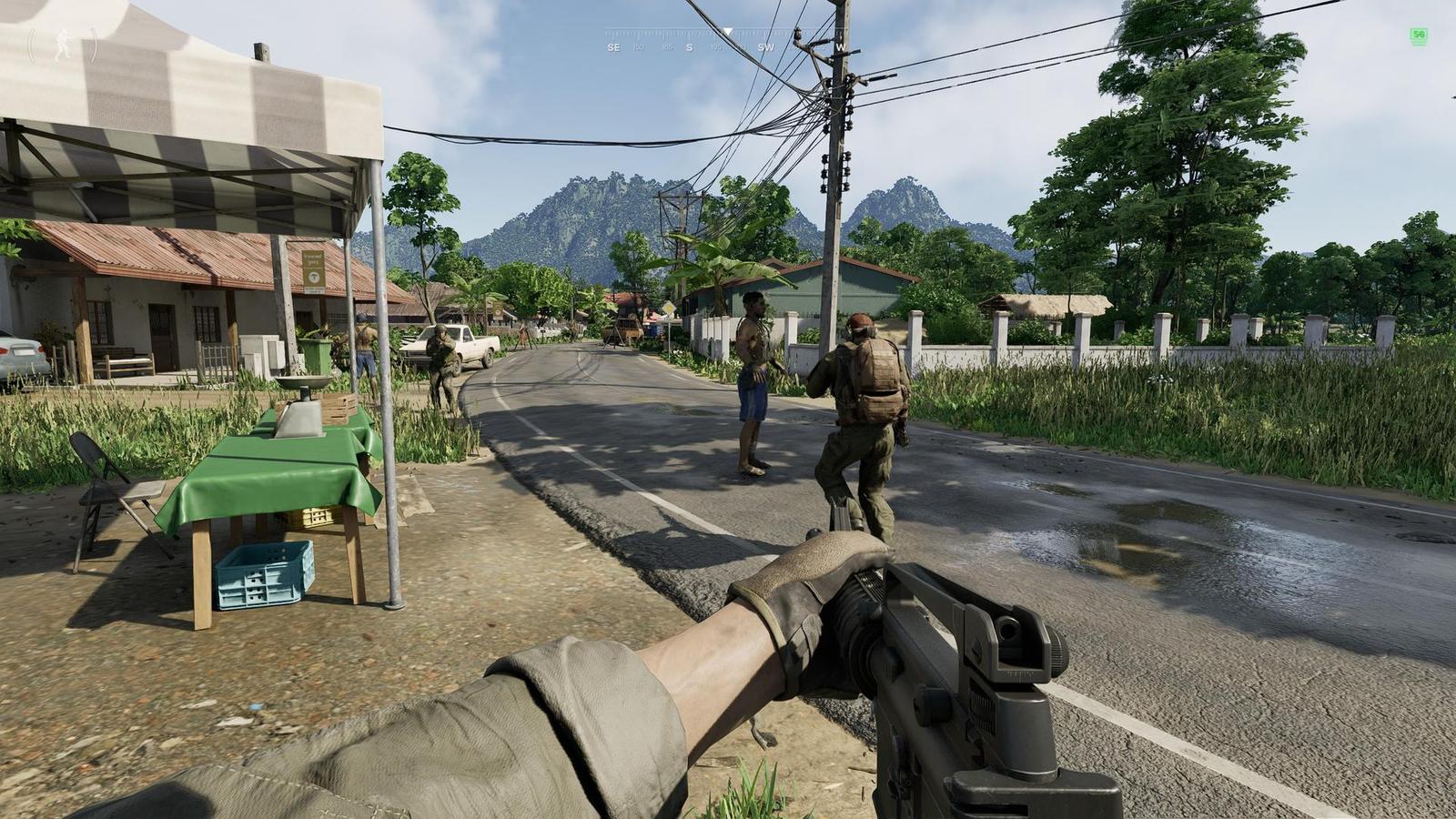Click the player stance indicator icon
This screenshot has height=819, width=1456.
pos(63,45)
